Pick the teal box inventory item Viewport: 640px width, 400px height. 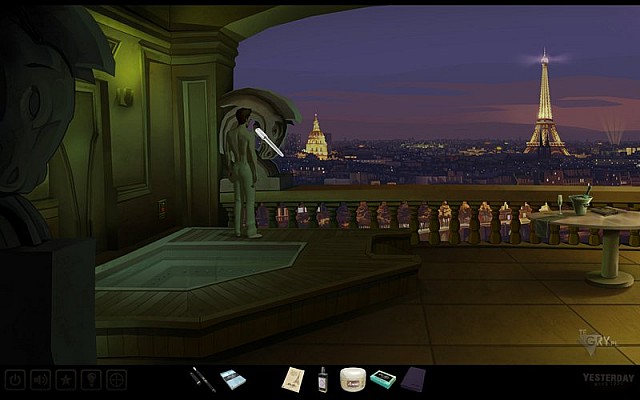381,379
